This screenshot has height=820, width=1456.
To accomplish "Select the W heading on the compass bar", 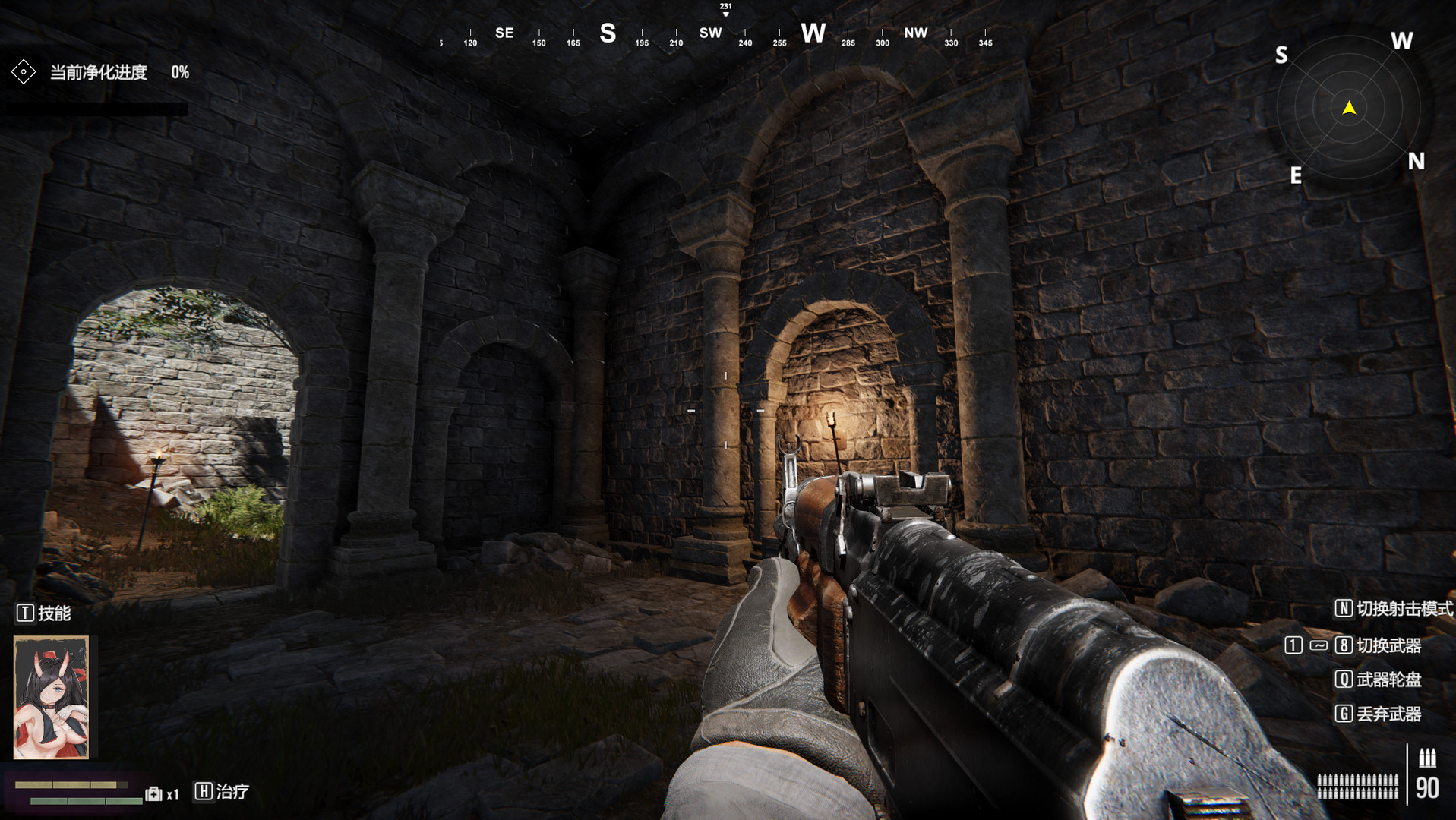I will tap(813, 33).
